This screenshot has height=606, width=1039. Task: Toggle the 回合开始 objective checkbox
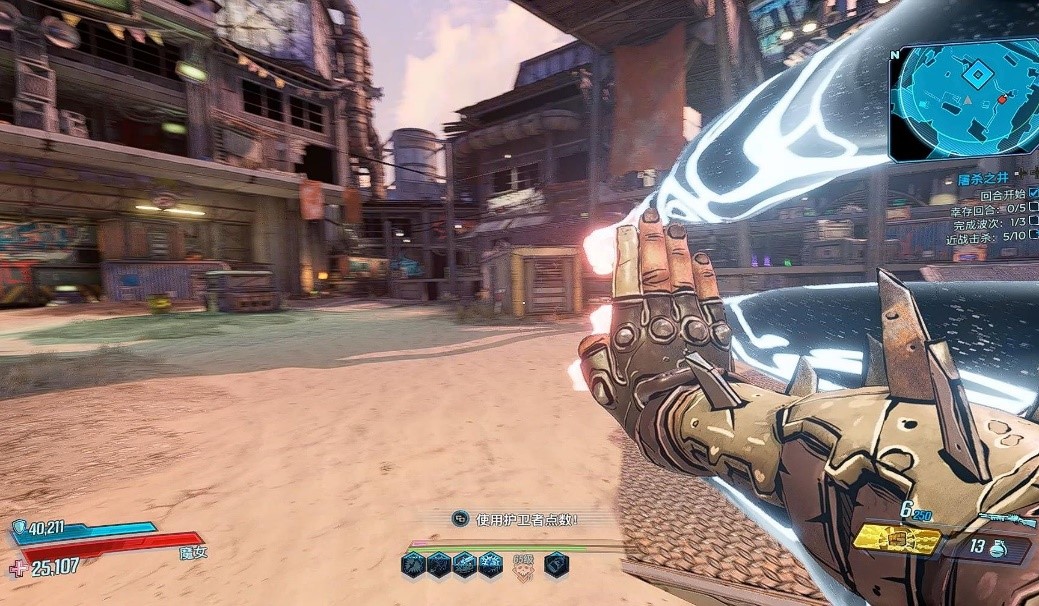(x=1033, y=193)
